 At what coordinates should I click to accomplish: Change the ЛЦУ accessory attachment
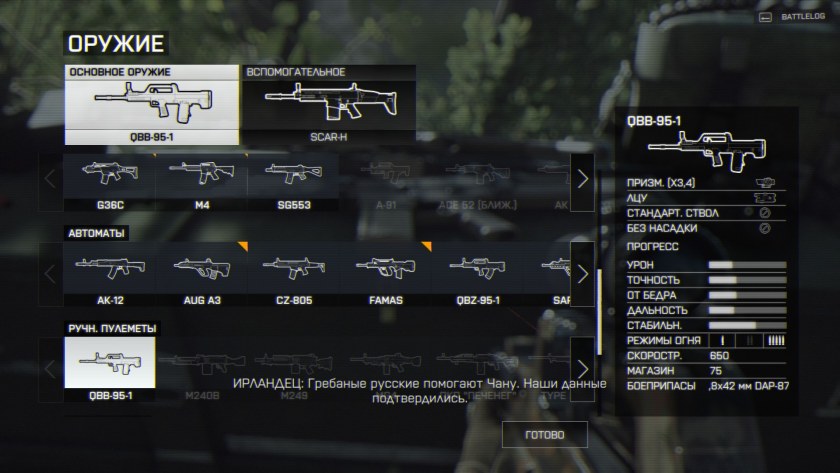[701, 198]
